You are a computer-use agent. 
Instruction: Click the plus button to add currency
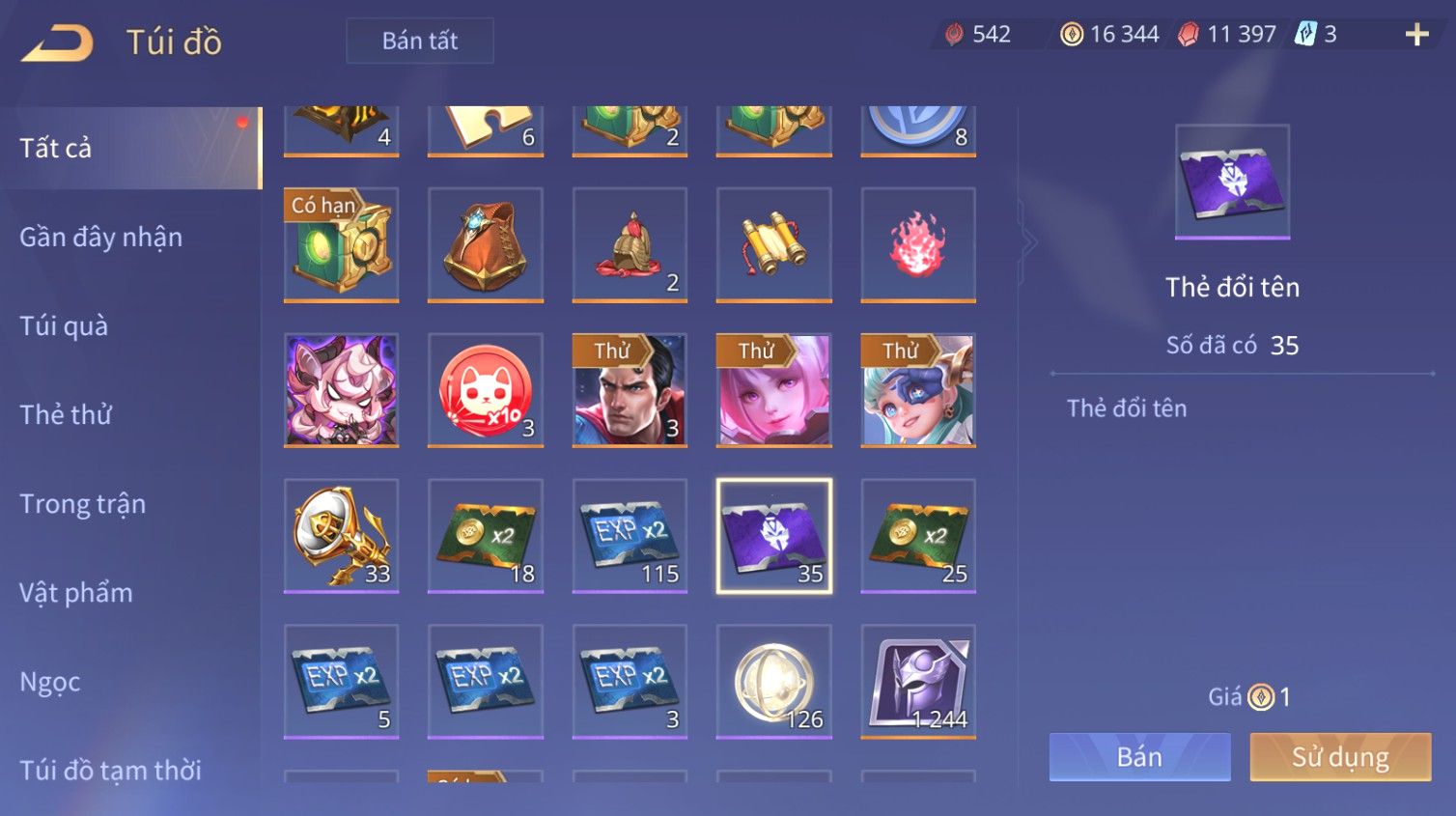pos(1416,35)
